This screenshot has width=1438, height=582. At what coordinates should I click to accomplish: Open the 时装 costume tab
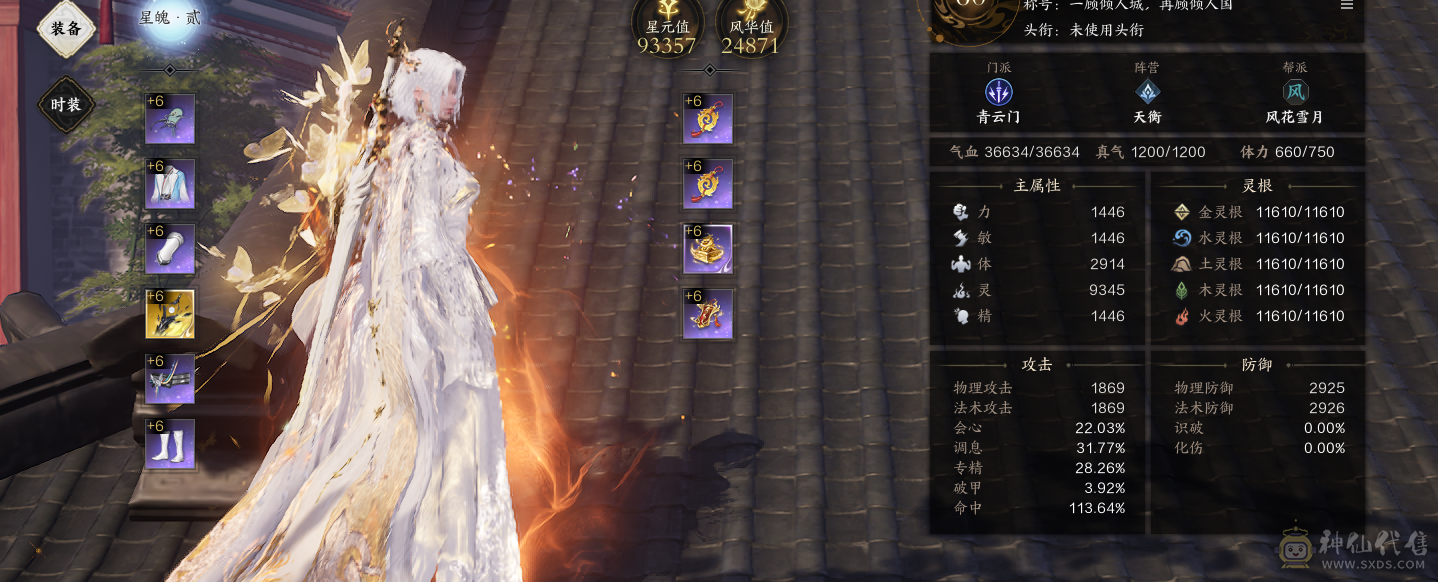(x=66, y=104)
